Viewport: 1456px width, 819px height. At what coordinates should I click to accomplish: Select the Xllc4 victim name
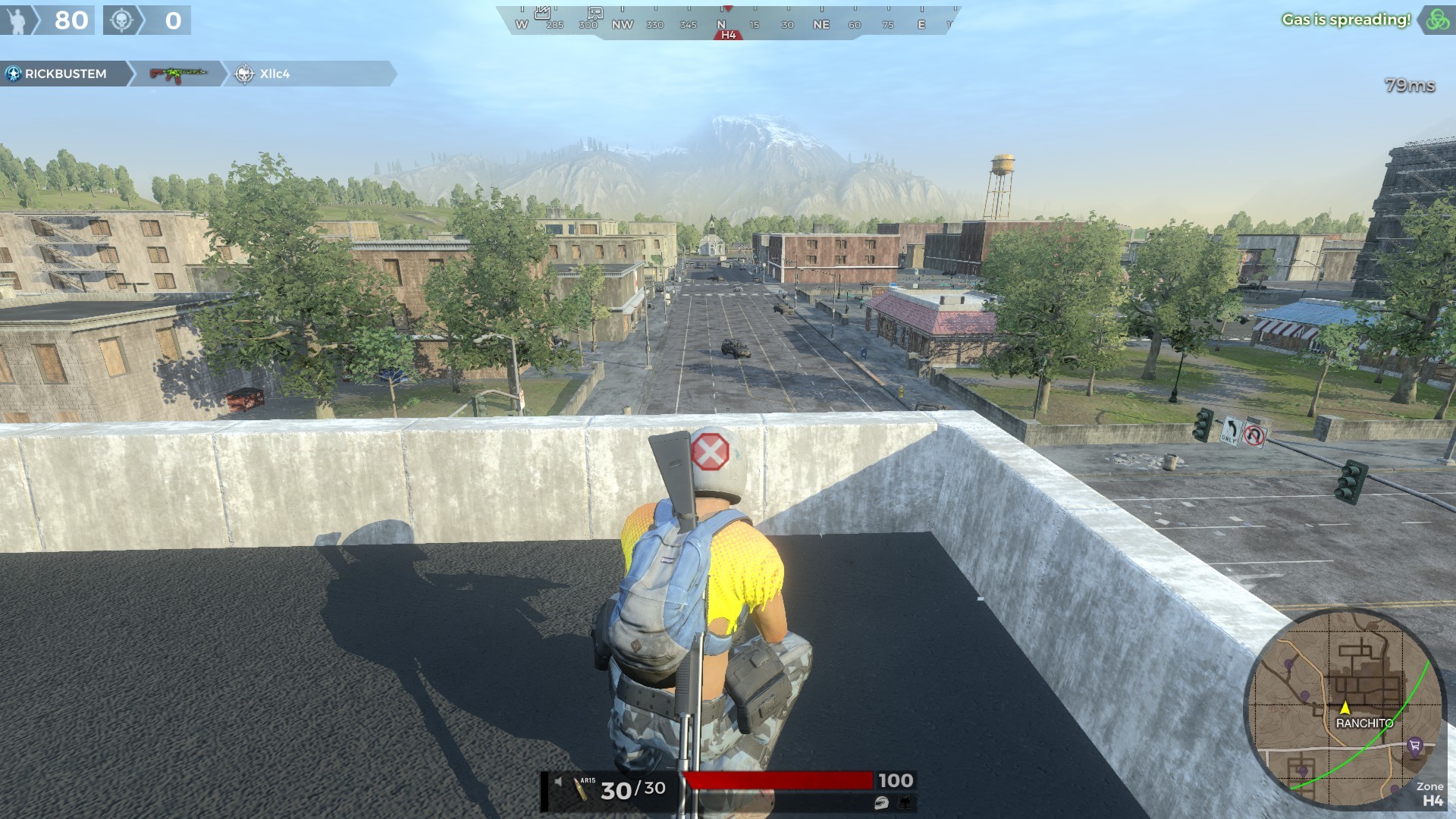(275, 74)
